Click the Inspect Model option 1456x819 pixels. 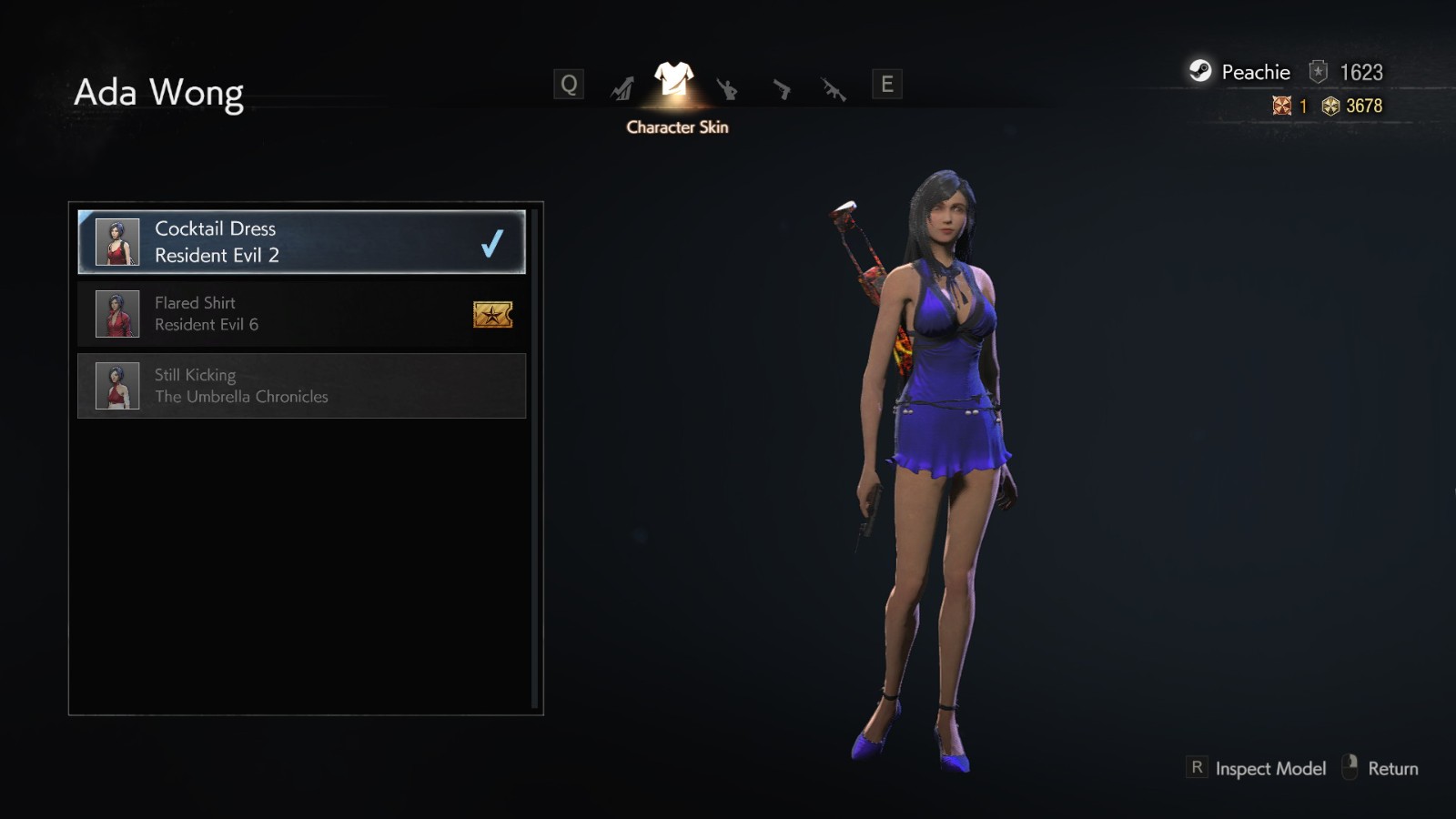pyautogui.click(x=1269, y=769)
